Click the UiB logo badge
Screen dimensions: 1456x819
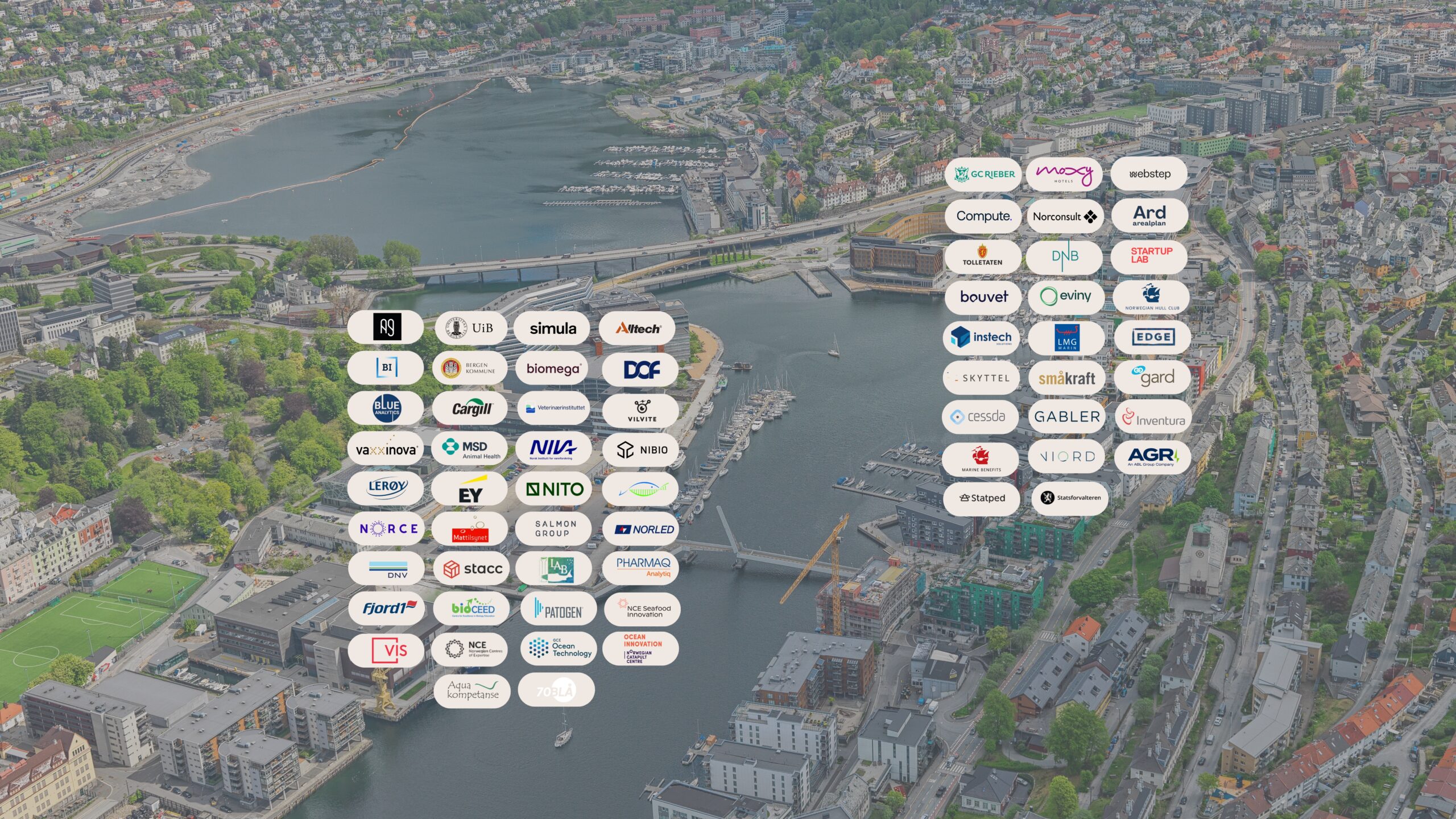point(470,328)
